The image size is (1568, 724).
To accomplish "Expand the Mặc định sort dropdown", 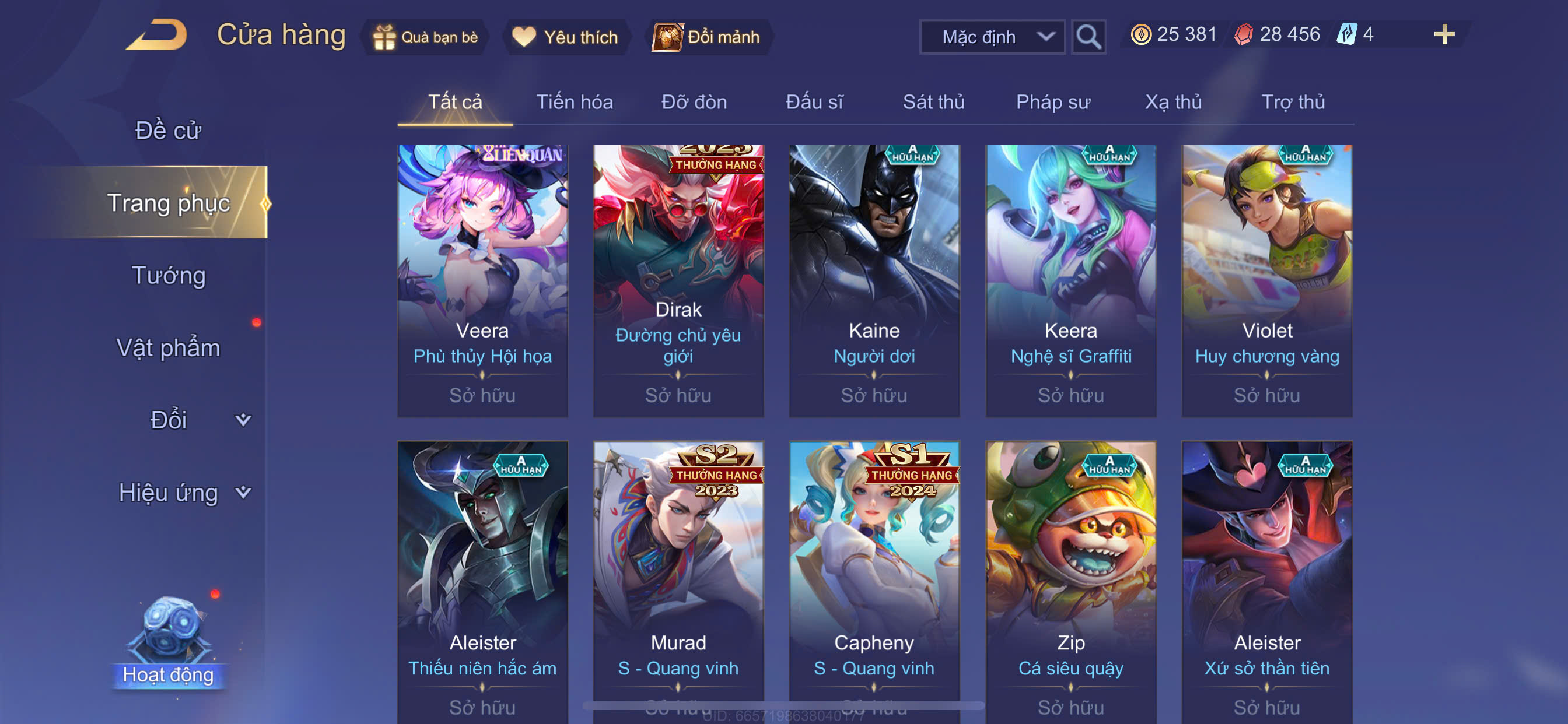I will (x=992, y=37).
